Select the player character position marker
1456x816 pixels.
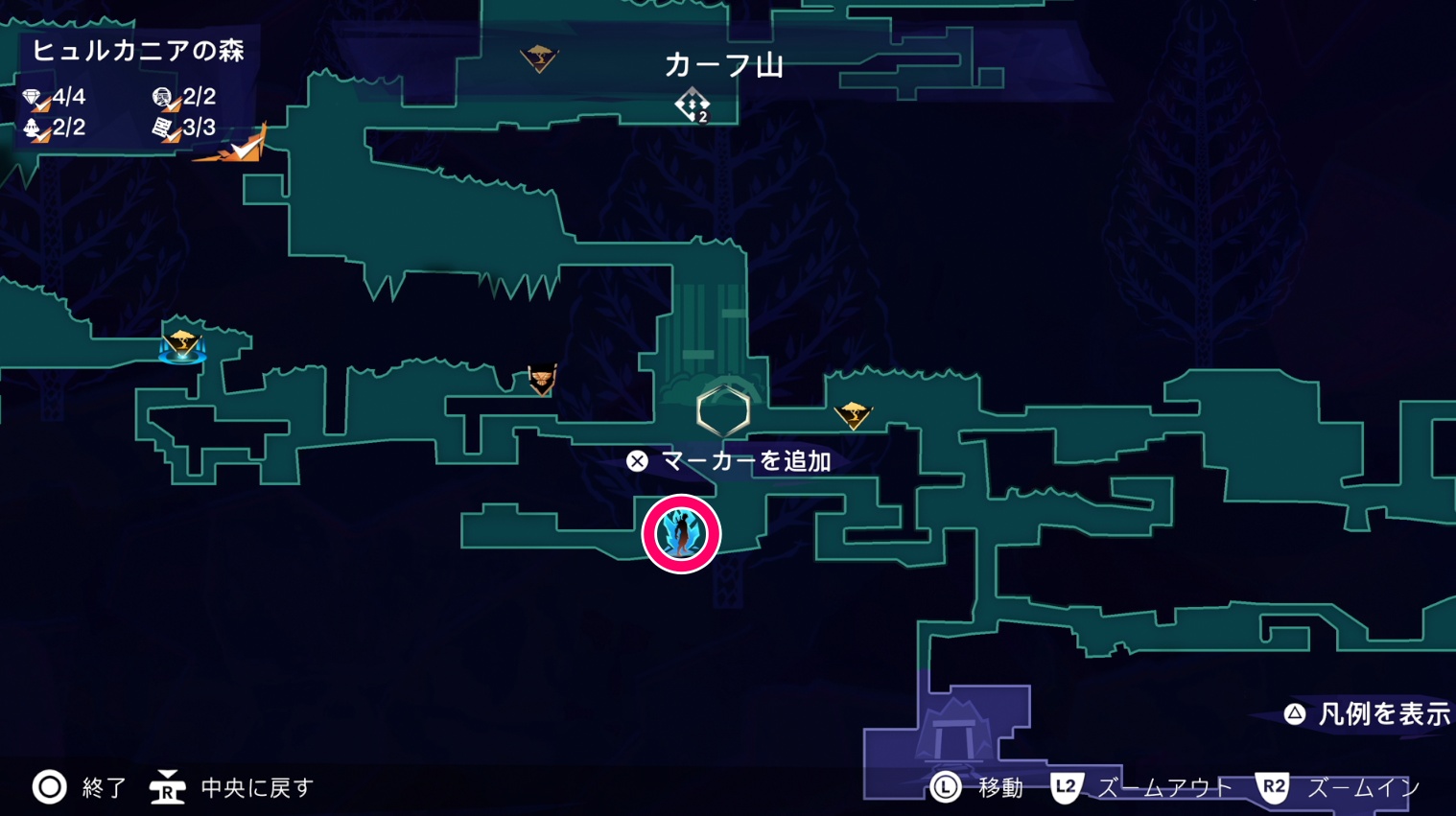pos(681,534)
